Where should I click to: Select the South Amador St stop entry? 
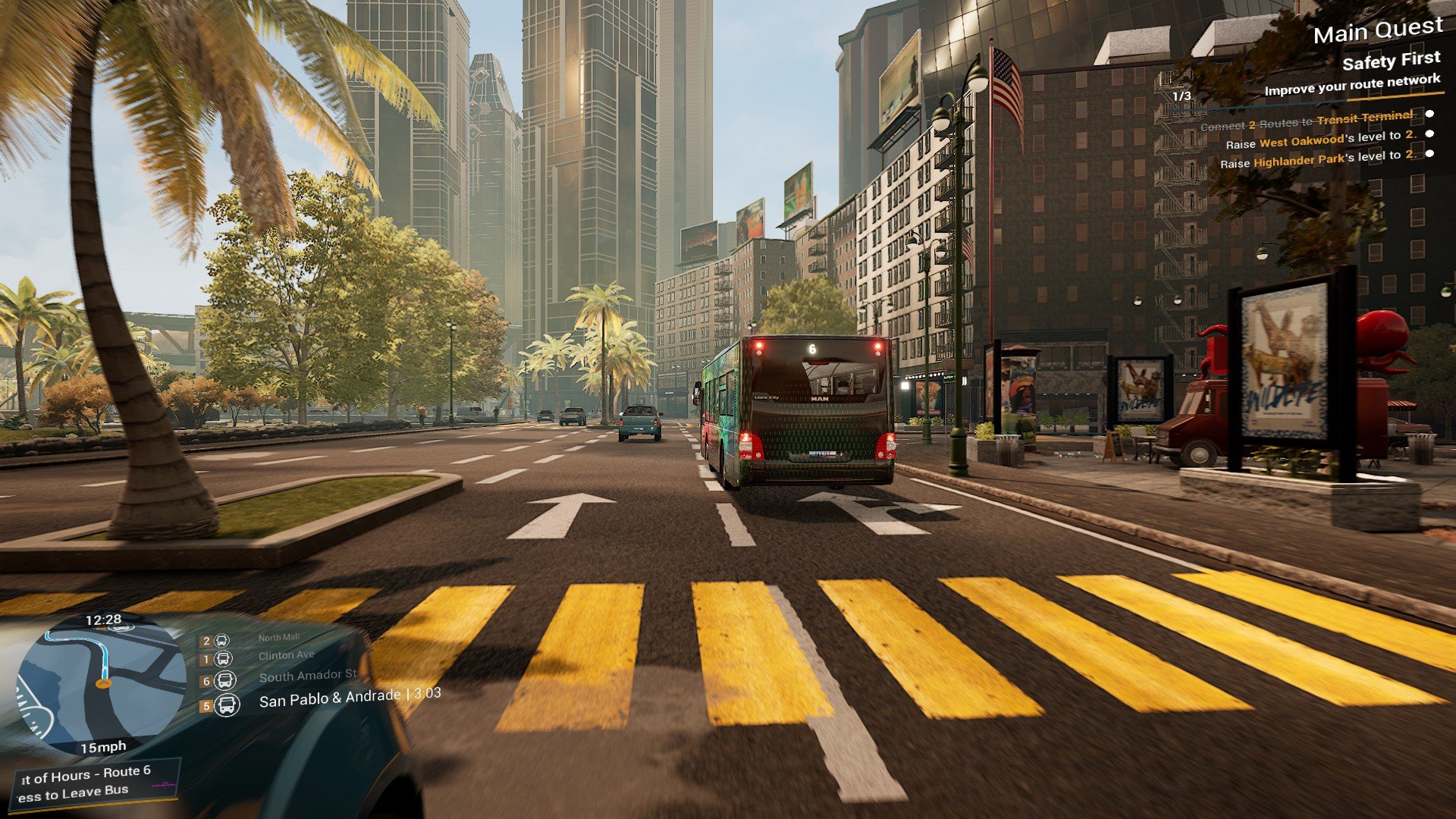[307, 676]
